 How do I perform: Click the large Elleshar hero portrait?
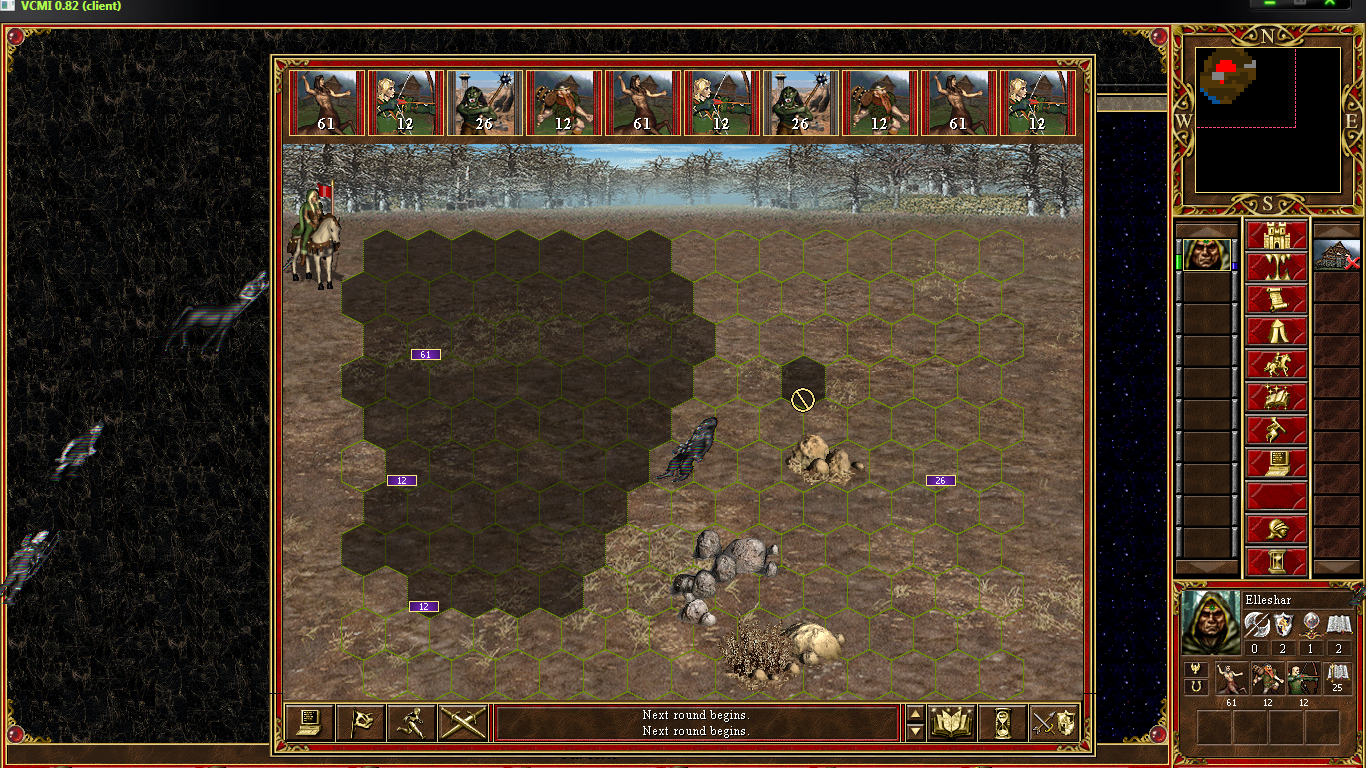pos(1210,622)
